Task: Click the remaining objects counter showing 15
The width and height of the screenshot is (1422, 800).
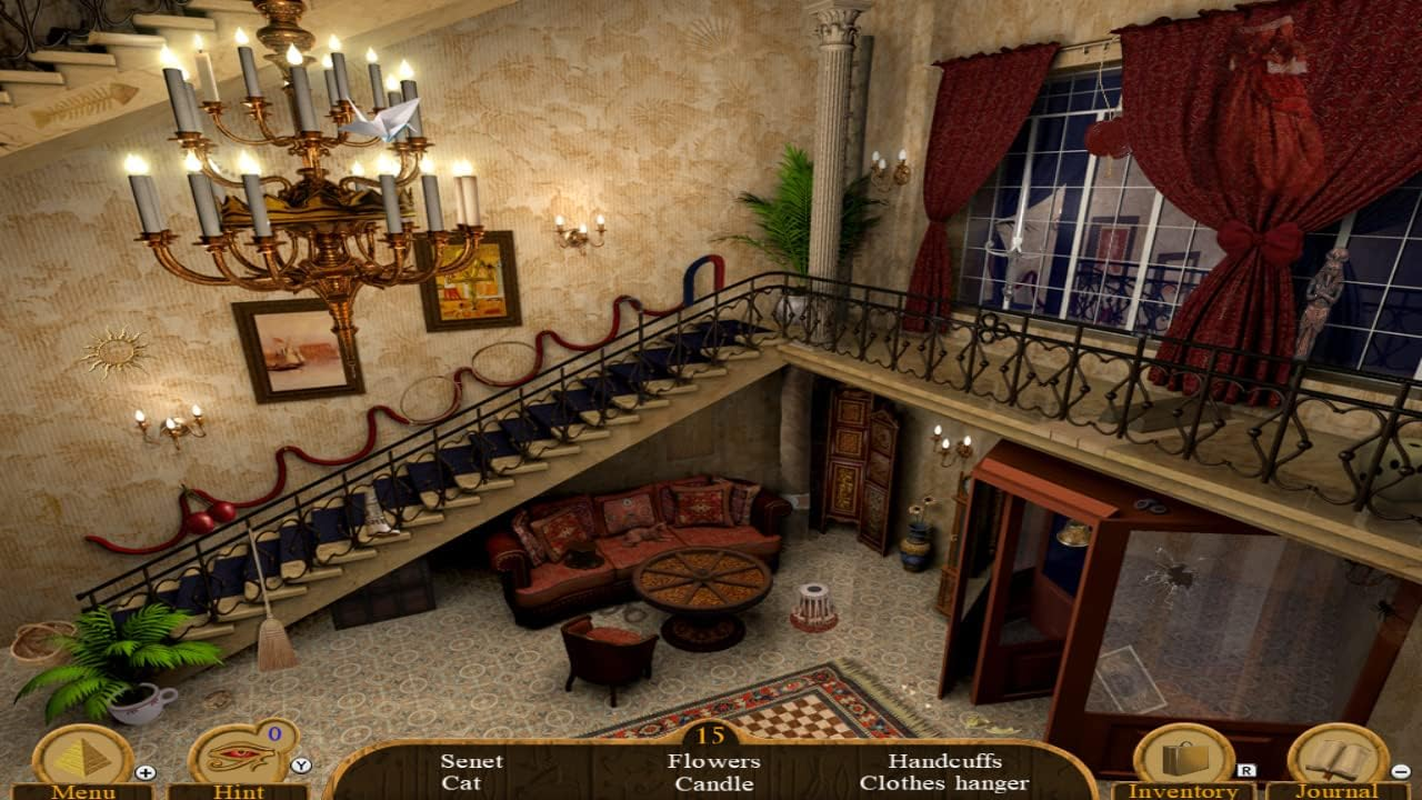Action: pos(712,733)
